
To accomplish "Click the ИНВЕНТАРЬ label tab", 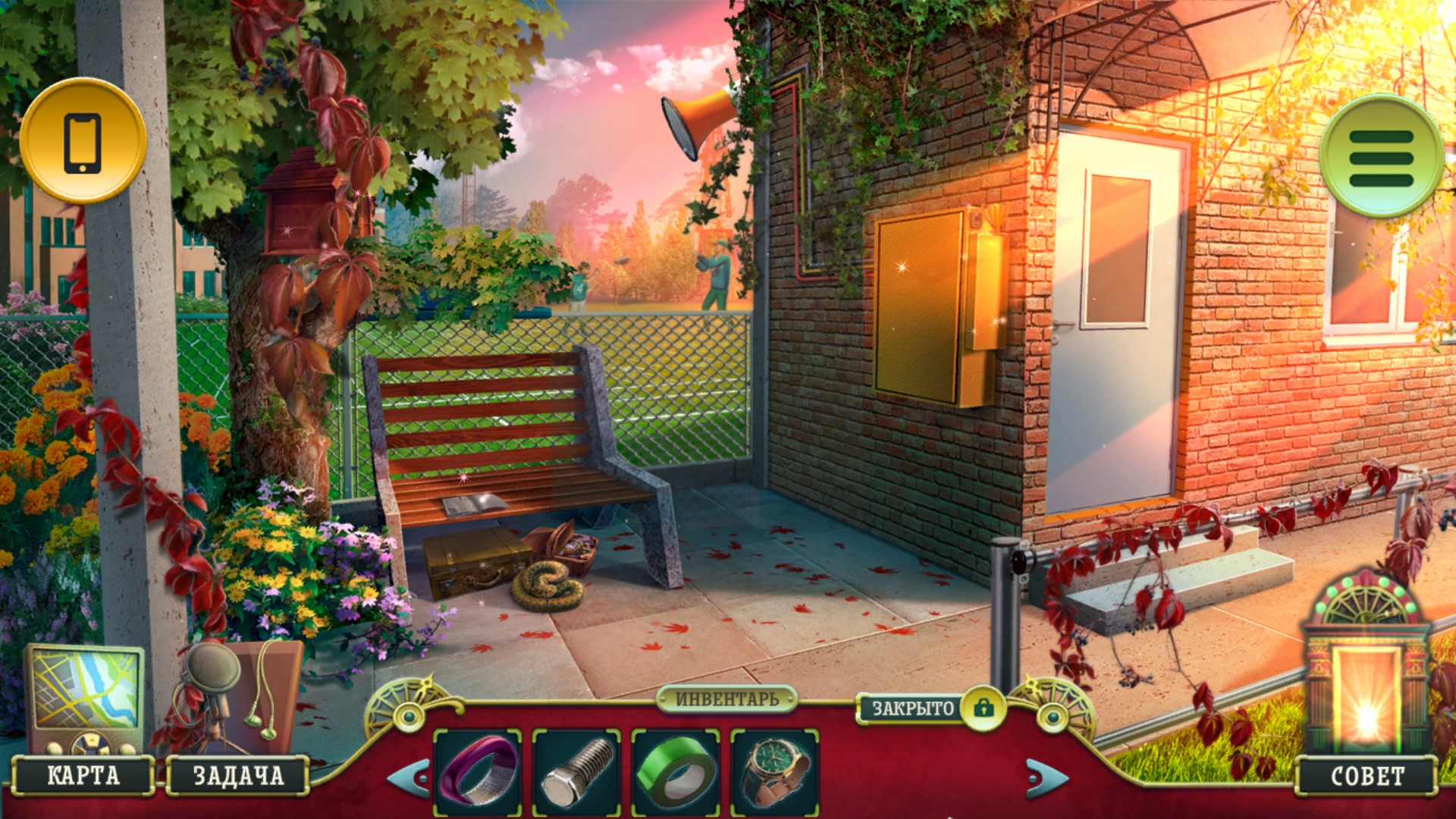I will [x=726, y=698].
